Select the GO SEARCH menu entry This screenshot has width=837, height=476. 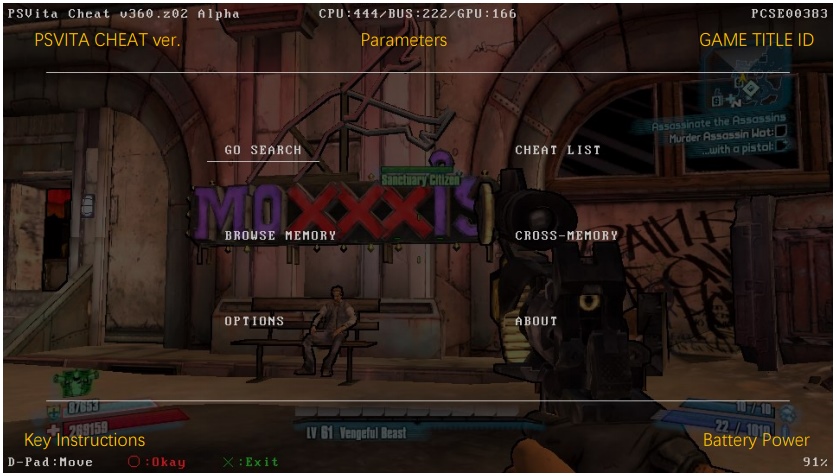[263, 150]
